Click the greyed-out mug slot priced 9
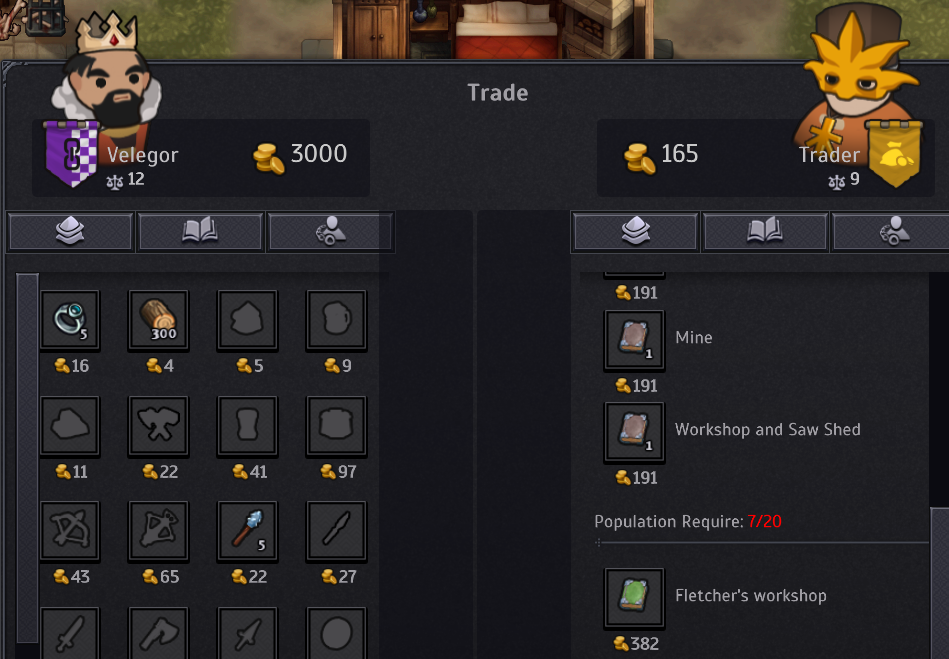This screenshot has width=949, height=659. (x=336, y=321)
